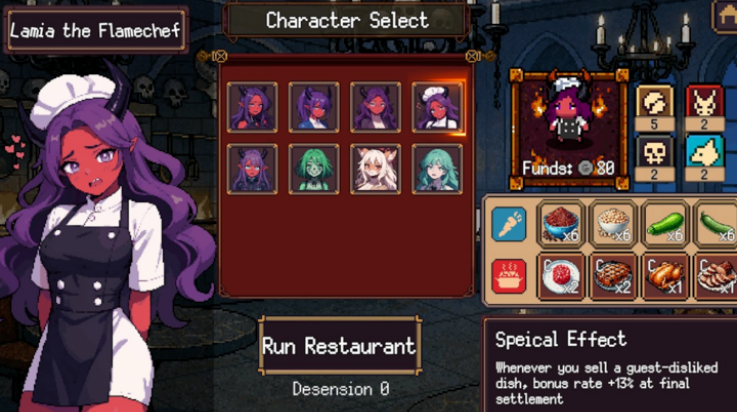Pick the roast chicken dish
This screenshot has height=412, width=737.
tap(666, 275)
